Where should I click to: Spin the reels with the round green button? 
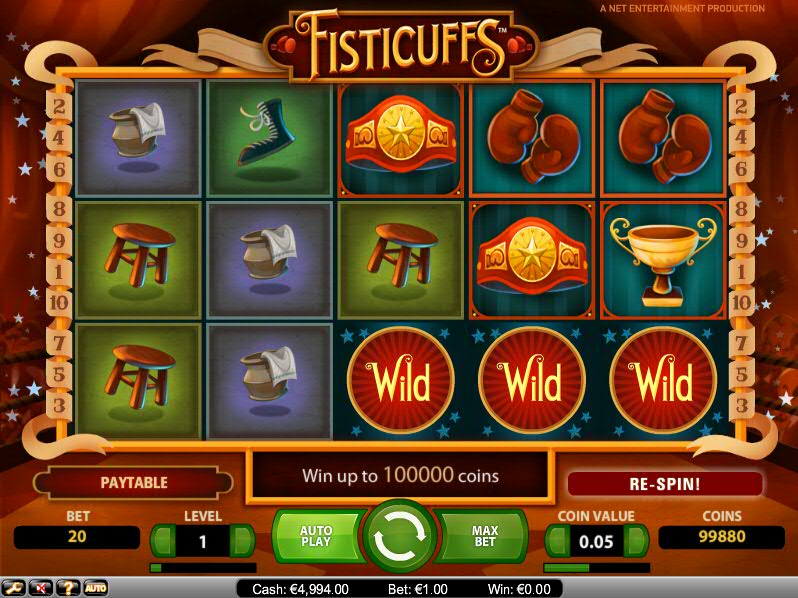pyautogui.click(x=399, y=538)
